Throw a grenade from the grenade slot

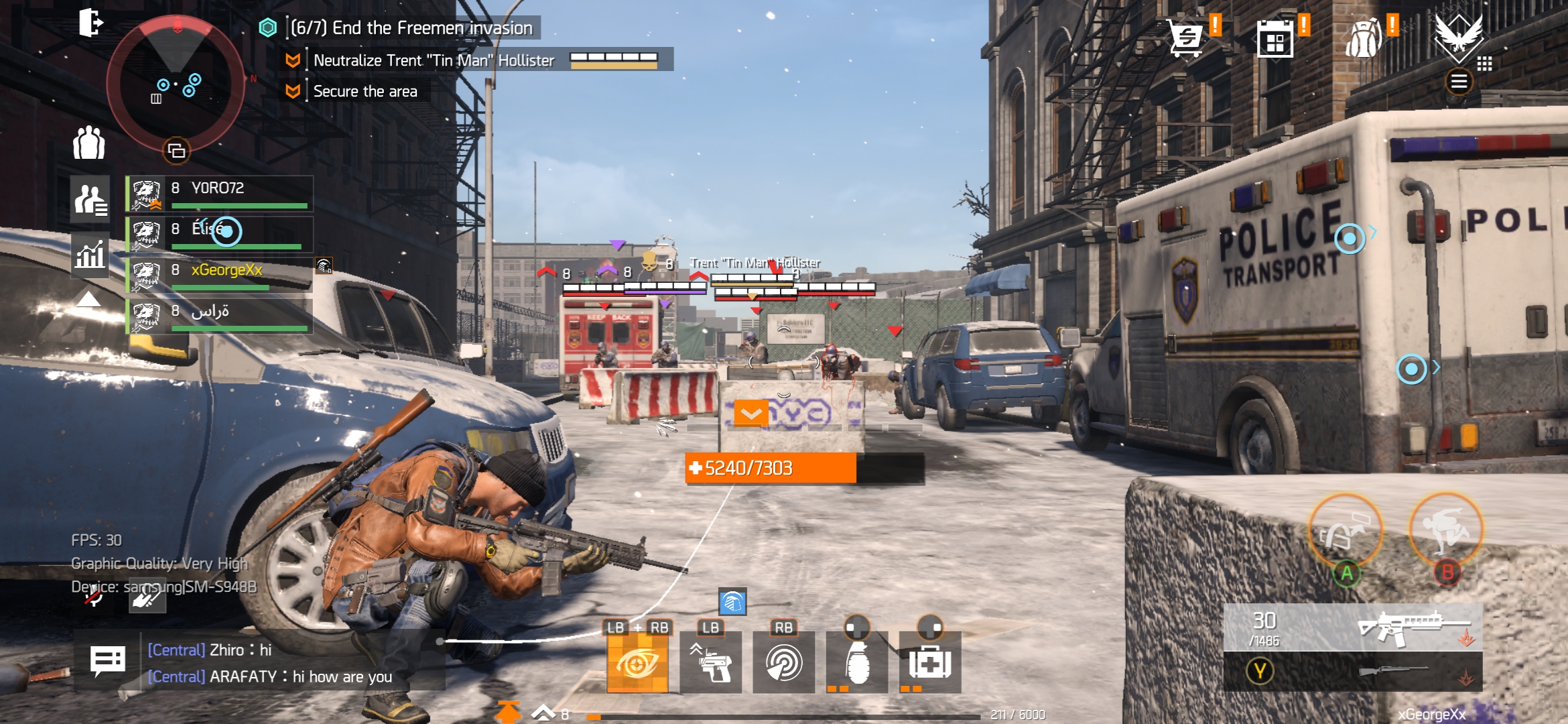coord(857,662)
